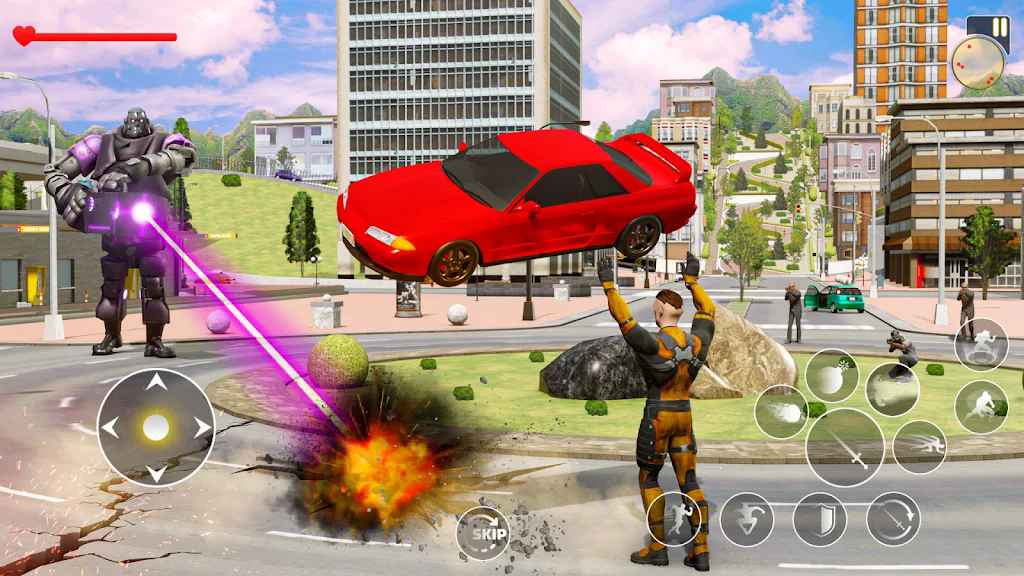Open the circular minimap radar
This screenshot has height=576, width=1024.
977,63
